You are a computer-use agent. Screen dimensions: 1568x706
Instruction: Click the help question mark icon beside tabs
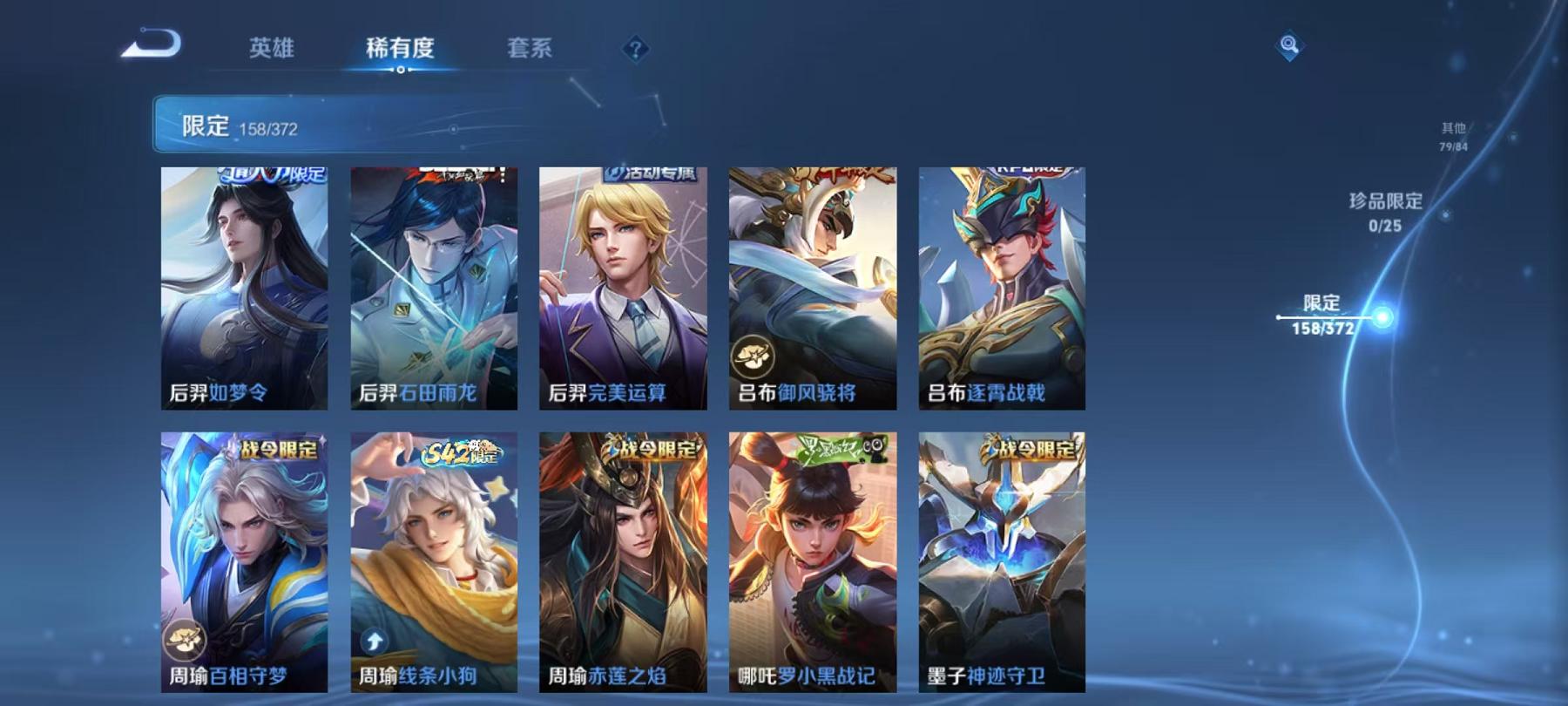pyautogui.click(x=635, y=50)
